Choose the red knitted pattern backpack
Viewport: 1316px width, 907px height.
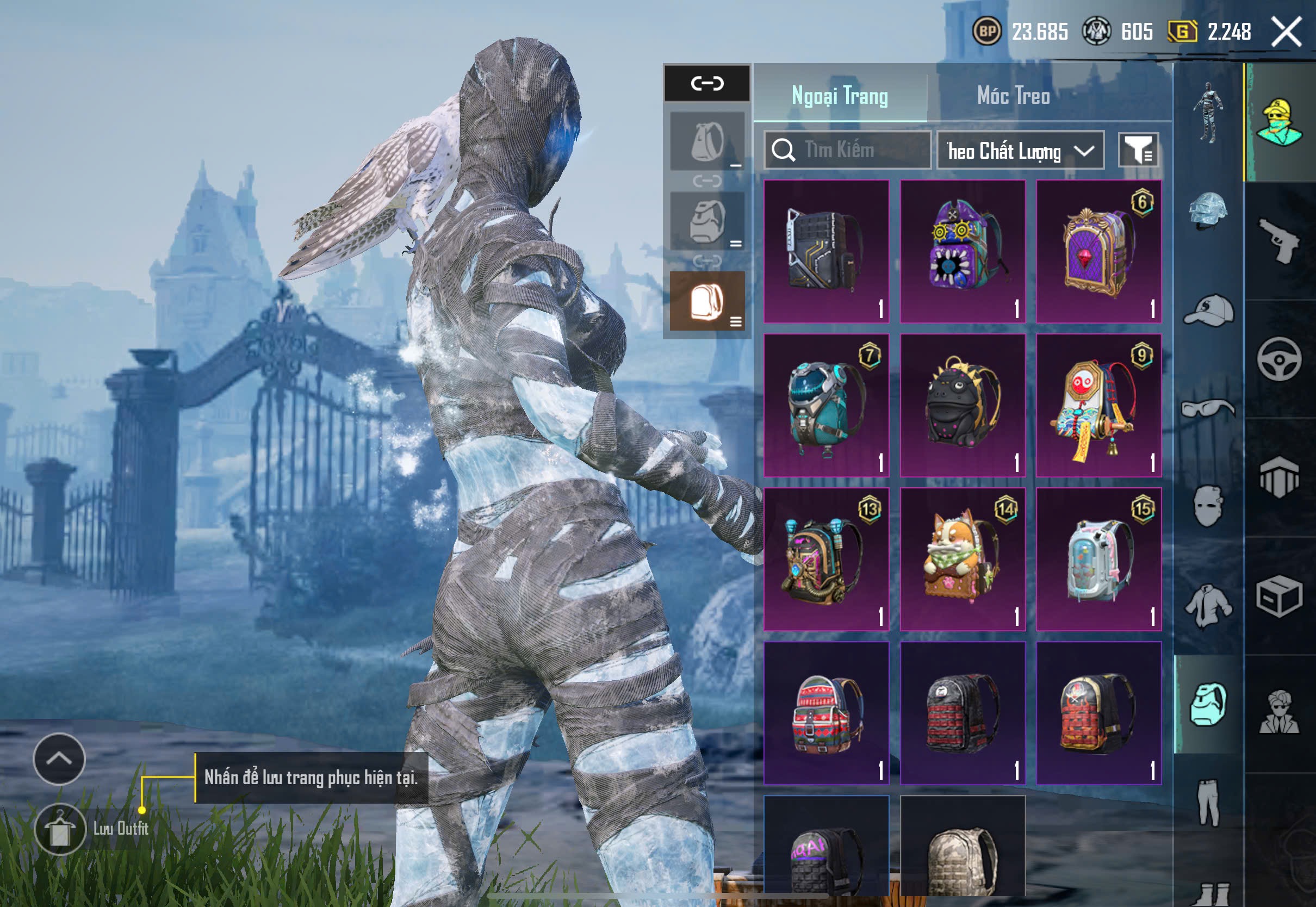point(826,713)
